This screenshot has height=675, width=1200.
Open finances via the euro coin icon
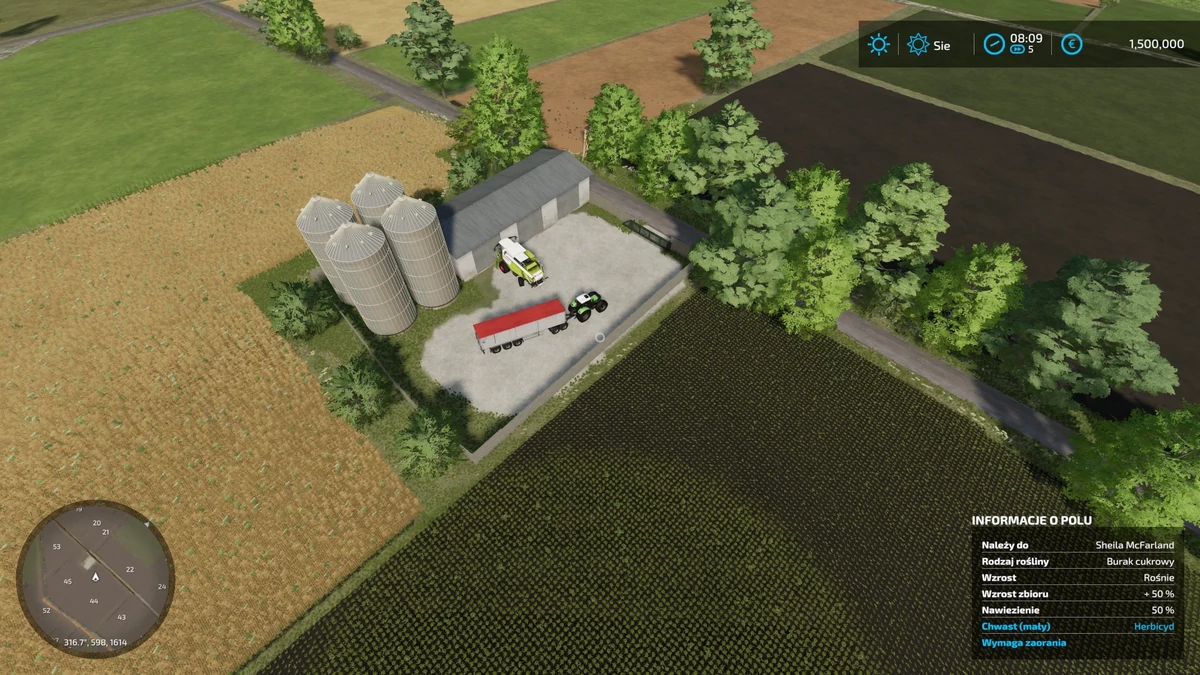click(1071, 44)
